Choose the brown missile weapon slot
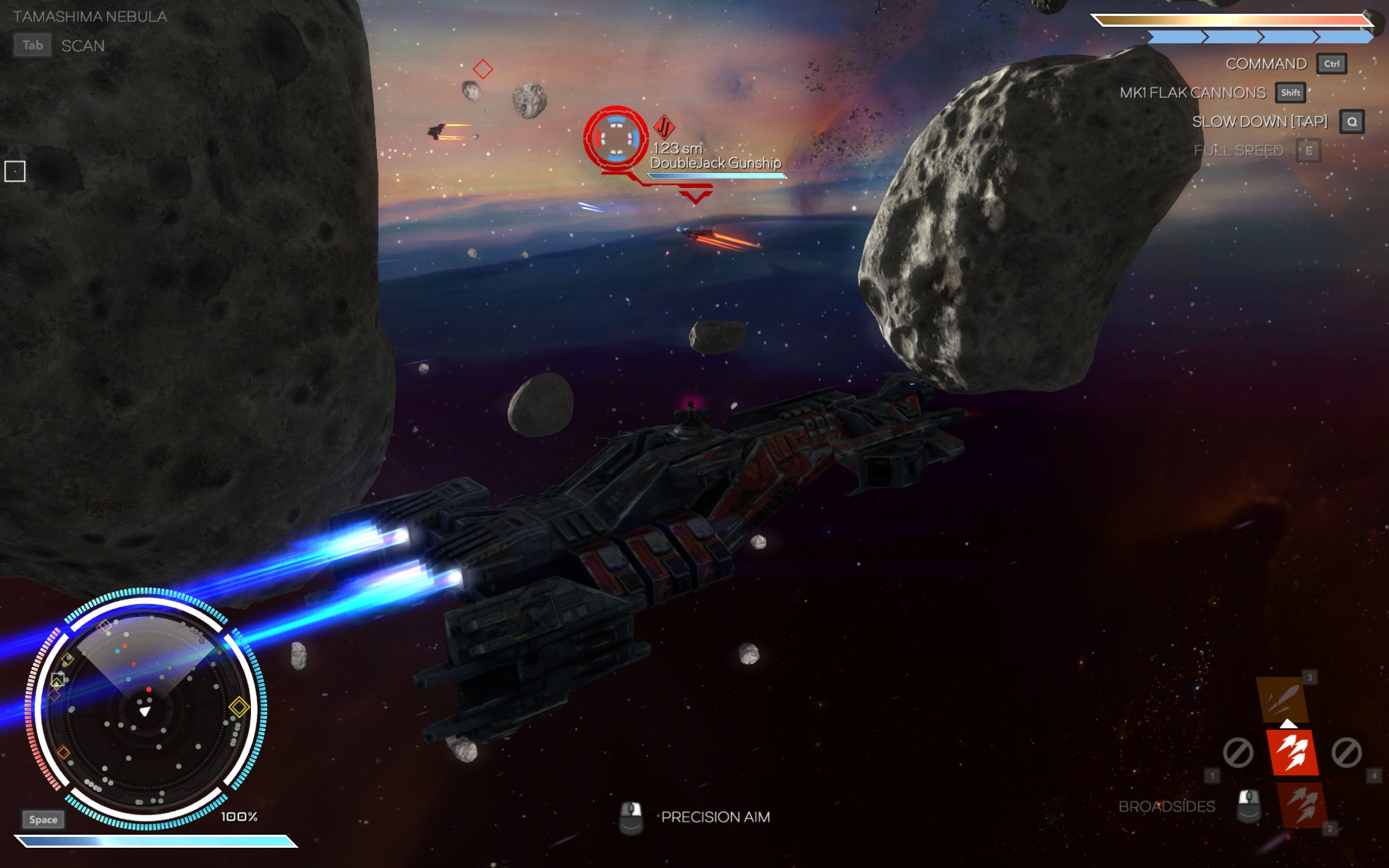This screenshot has height=868, width=1389. tap(1282, 699)
